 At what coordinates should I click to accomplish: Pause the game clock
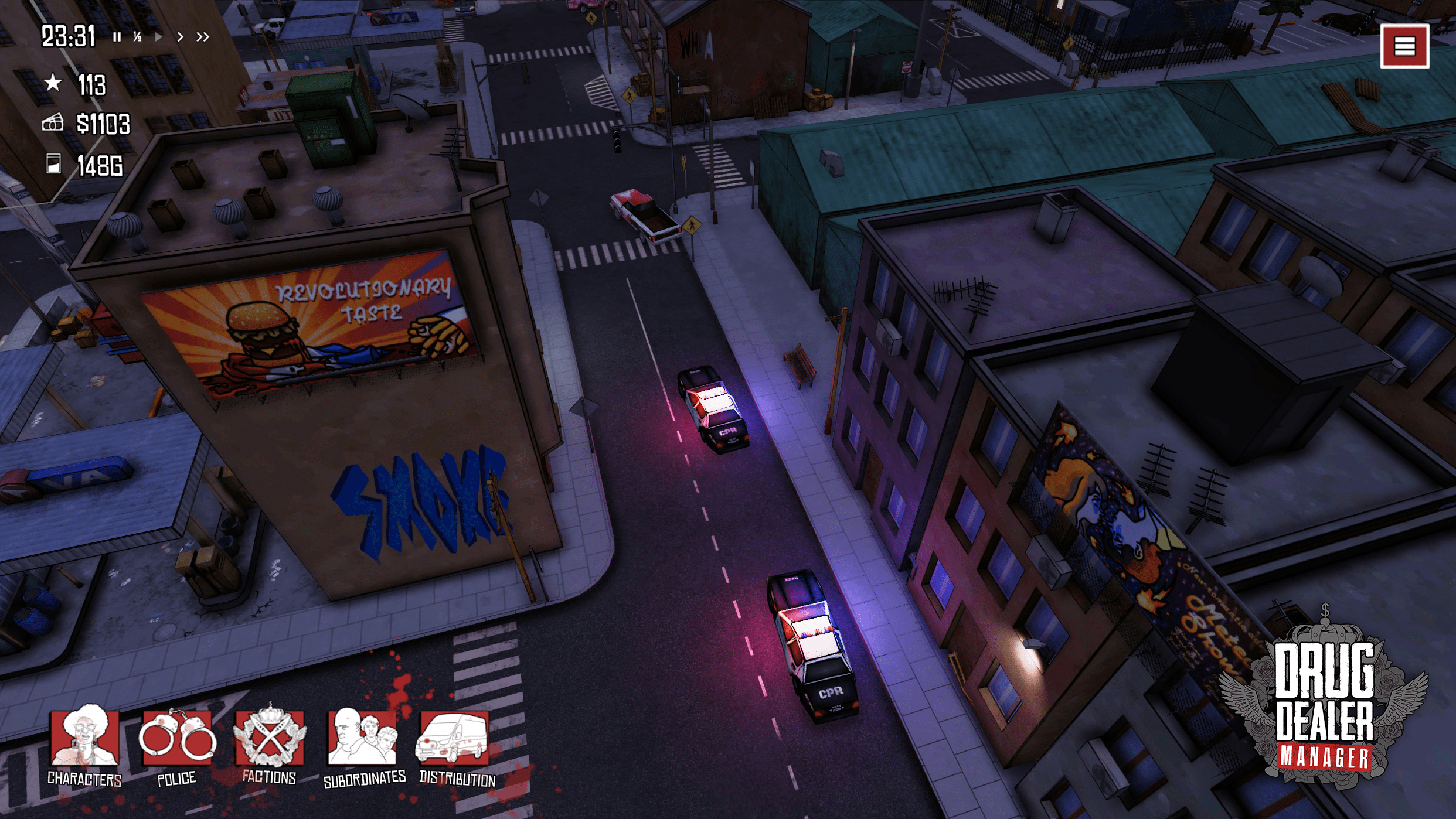tap(117, 37)
